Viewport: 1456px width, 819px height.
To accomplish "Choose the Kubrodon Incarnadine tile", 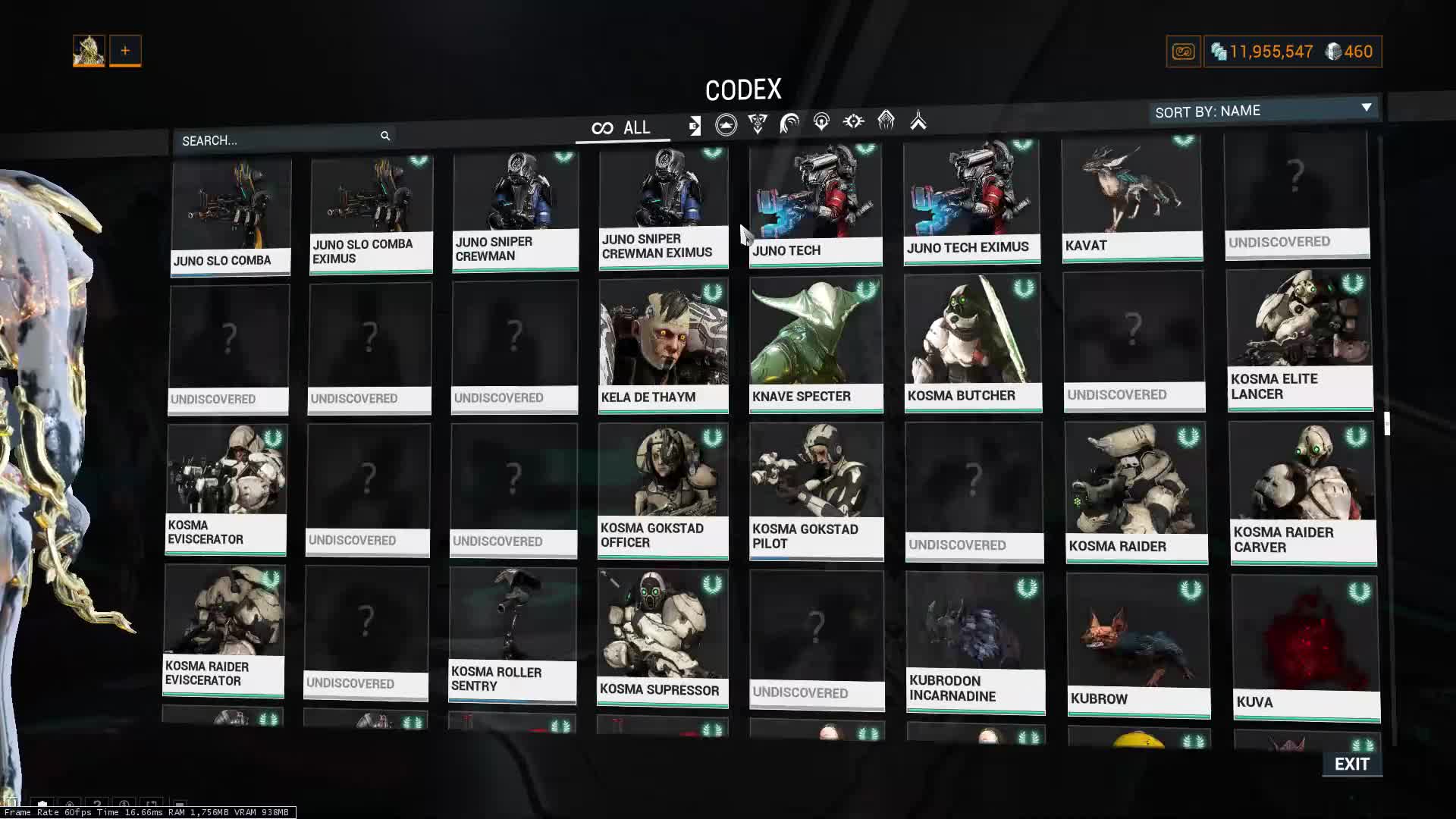I will pyautogui.click(x=975, y=642).
